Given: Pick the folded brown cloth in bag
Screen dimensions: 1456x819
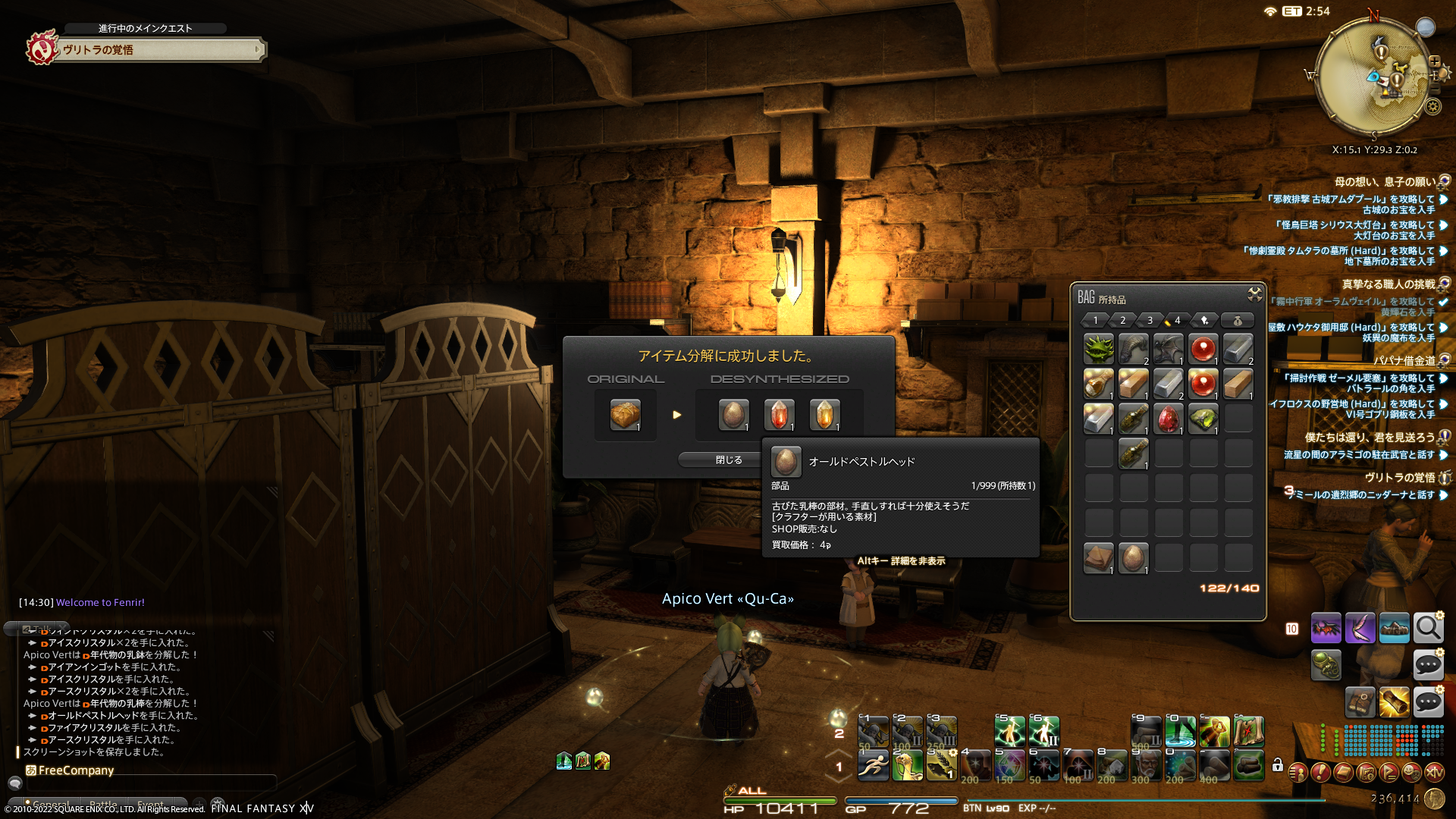Looking at the screenshot, I should tap(1098, 558).
